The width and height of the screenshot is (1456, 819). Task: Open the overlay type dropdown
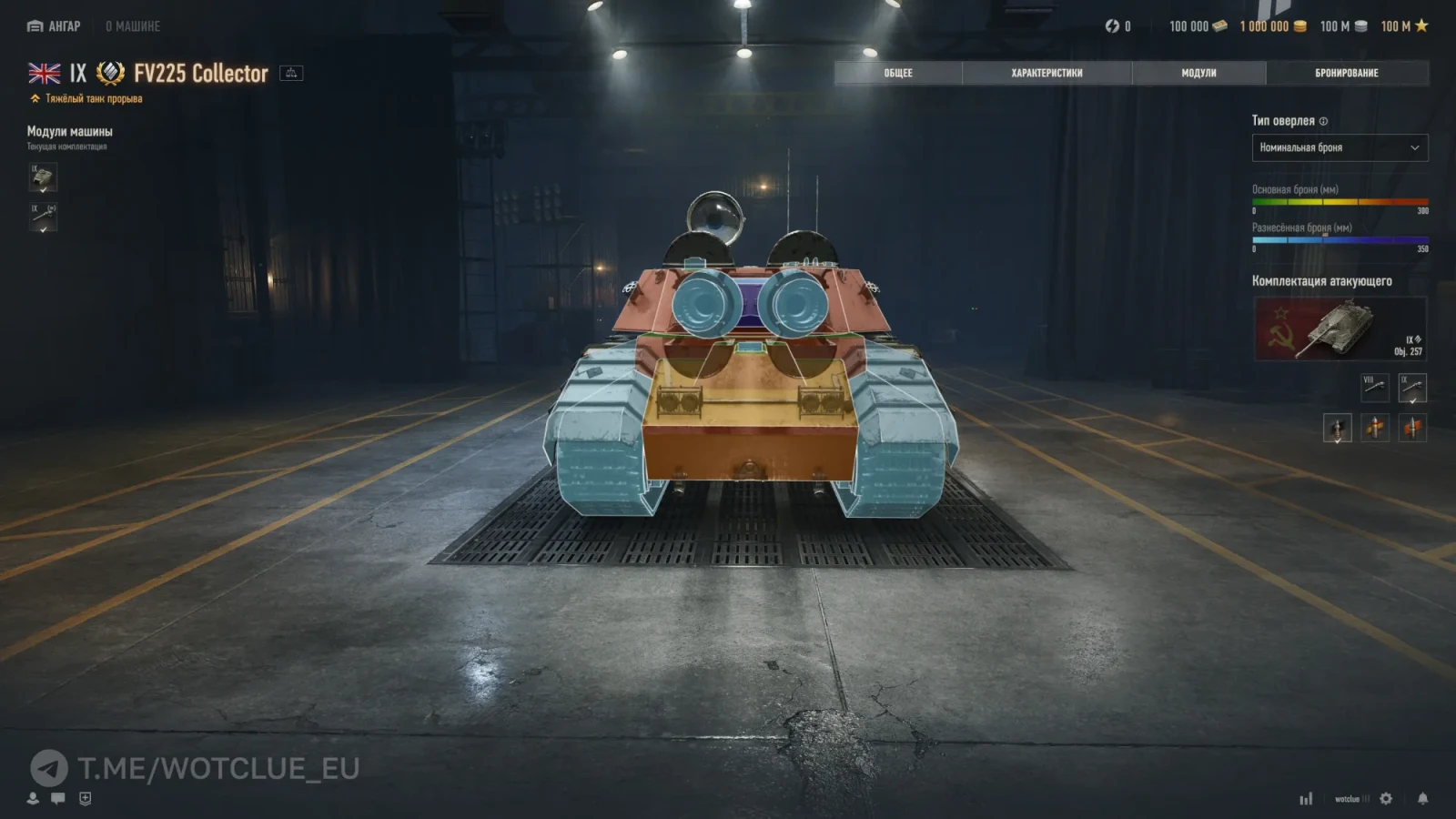pyautogui.click(x=1340, y=147)
